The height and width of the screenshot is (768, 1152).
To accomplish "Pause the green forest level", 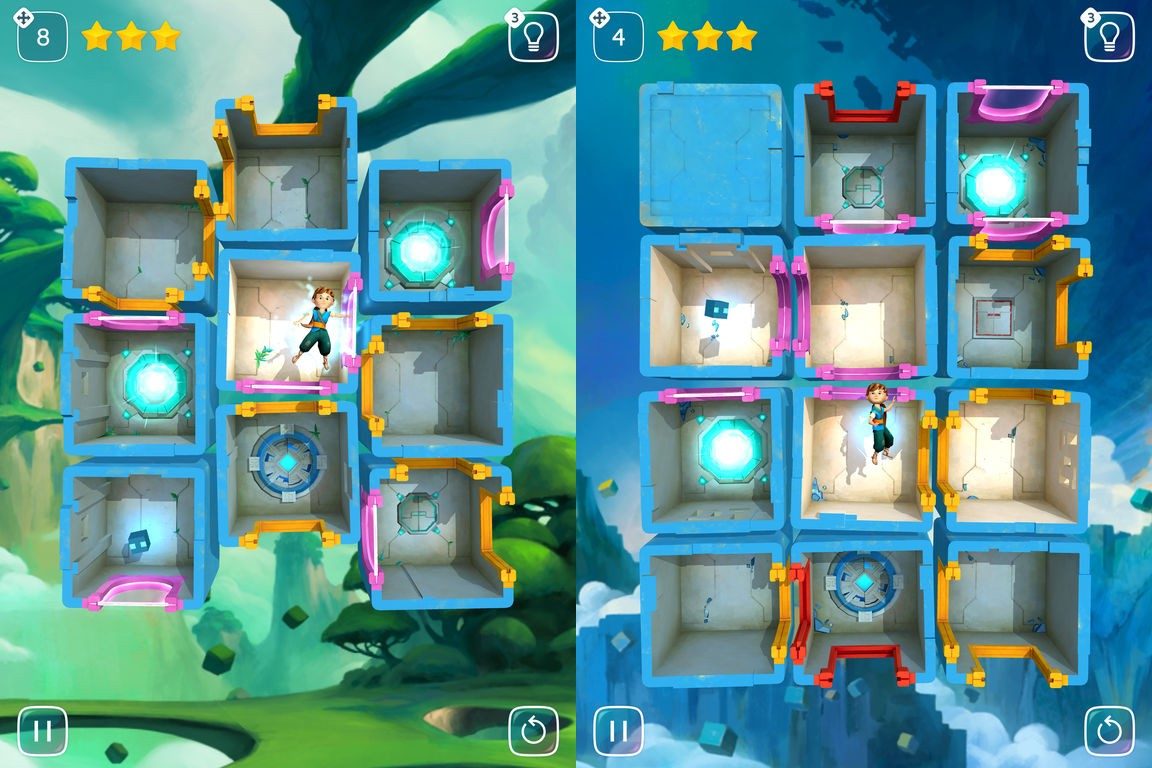I will point(42,730).
